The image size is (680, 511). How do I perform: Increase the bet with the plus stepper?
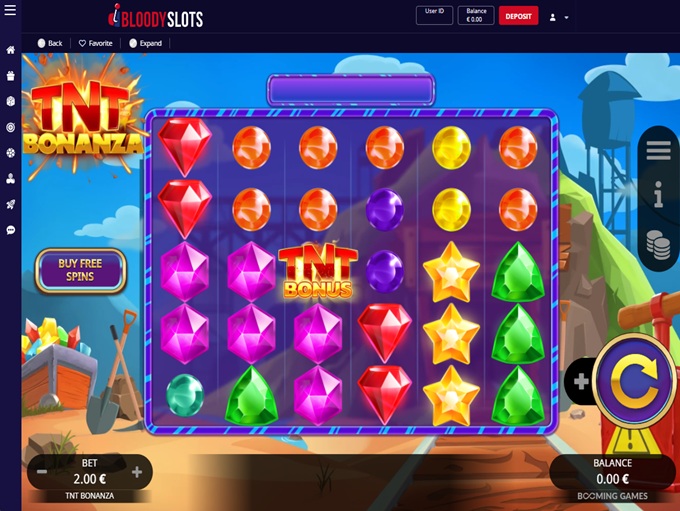(x=137, y=472)
